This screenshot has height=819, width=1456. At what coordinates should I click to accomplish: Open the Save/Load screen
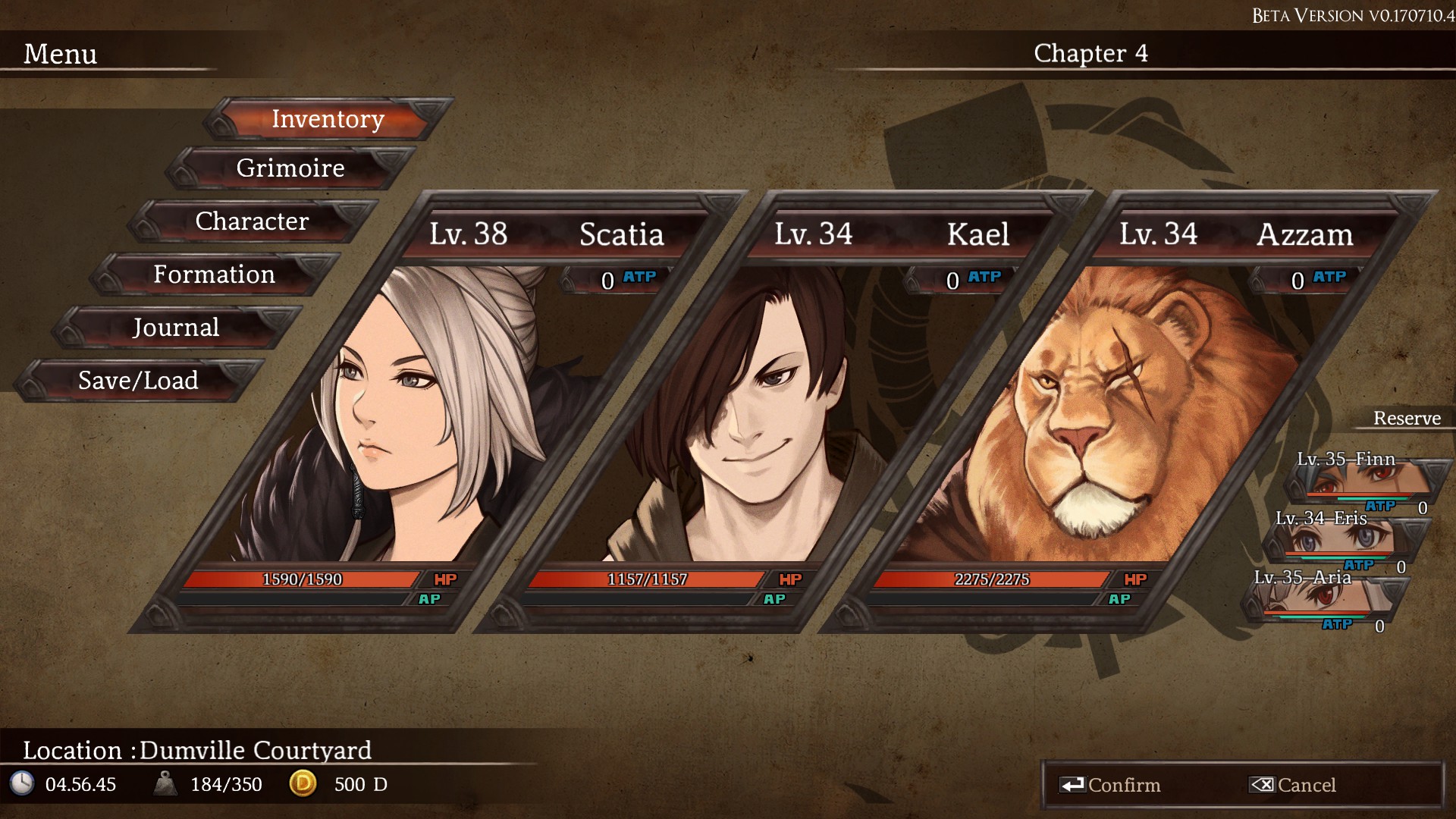coord(137,381)
